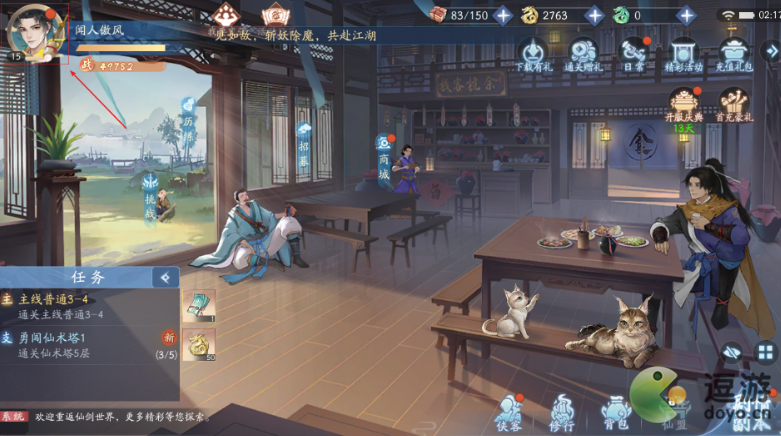Enter the 历练 training banner
781x436 pixels.
click(x=187, y=120)
